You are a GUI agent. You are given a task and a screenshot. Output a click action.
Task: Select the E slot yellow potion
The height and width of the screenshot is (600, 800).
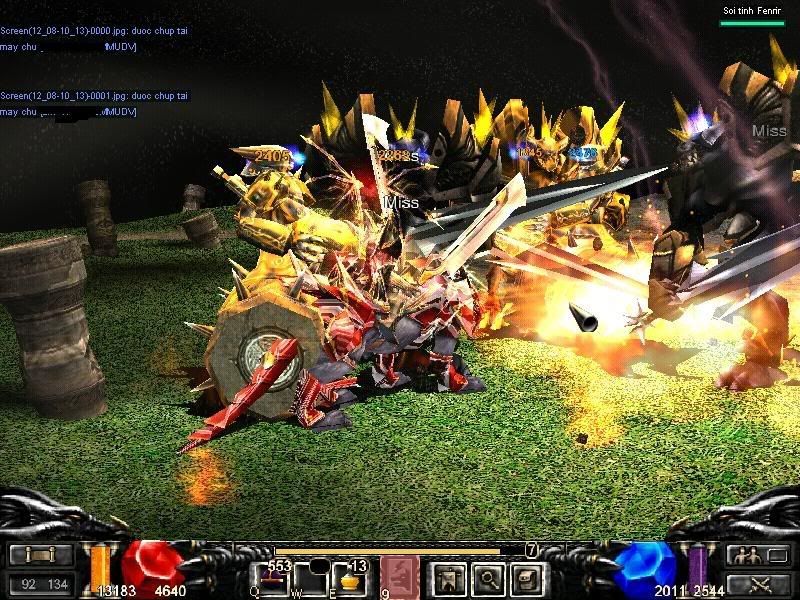347,578
